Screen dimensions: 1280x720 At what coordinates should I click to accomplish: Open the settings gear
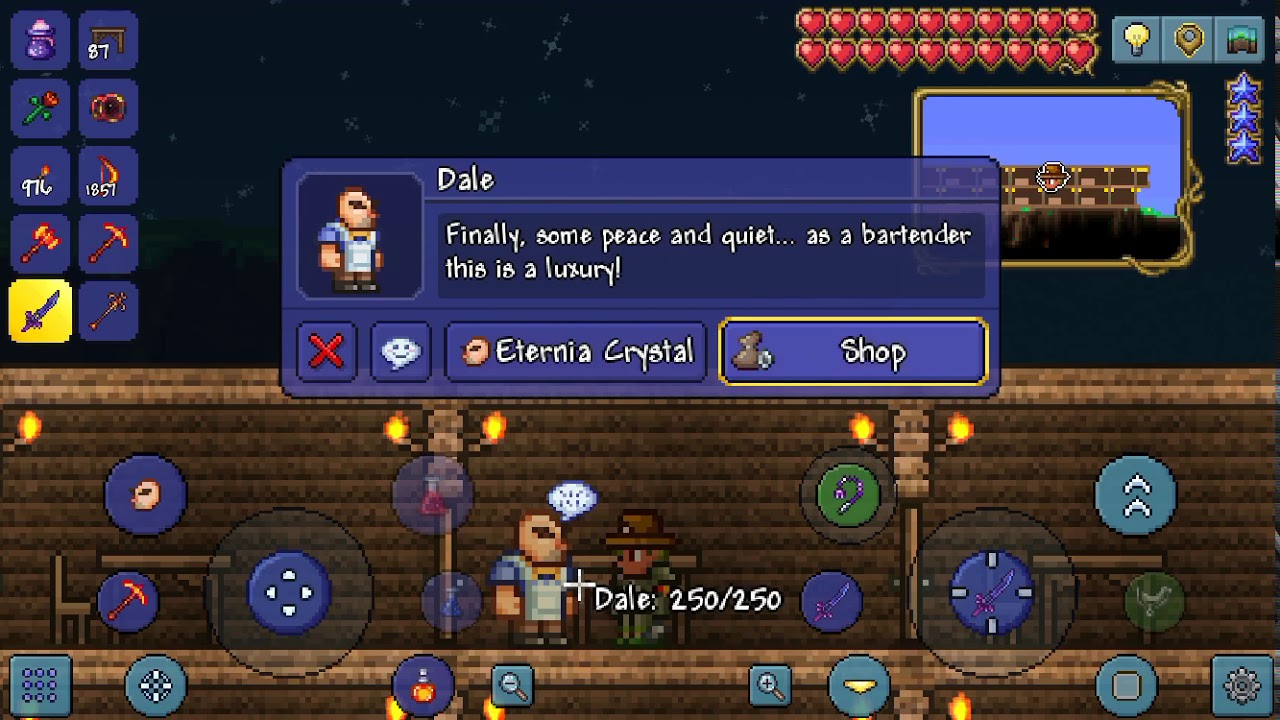pyautogui.click(x=1242, y=686)
